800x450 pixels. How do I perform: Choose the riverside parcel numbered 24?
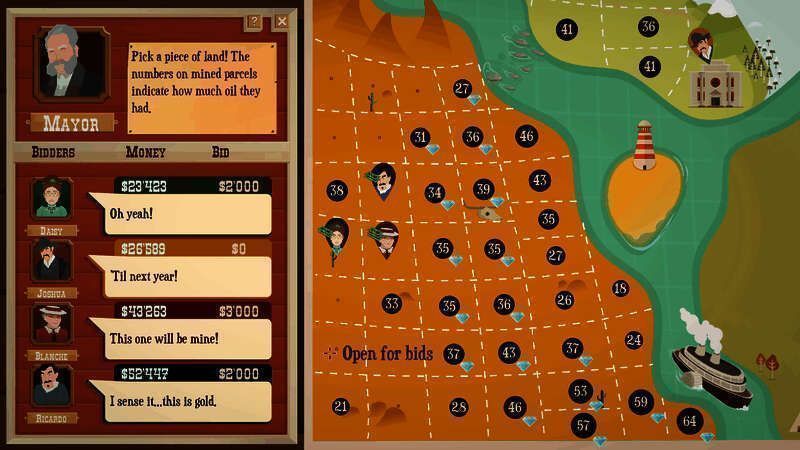pos(633,340)
